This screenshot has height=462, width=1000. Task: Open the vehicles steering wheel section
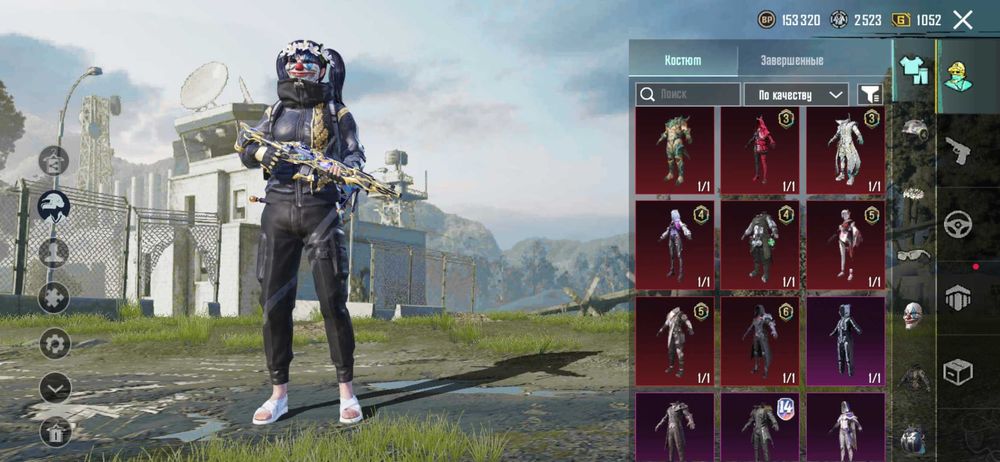958,224
